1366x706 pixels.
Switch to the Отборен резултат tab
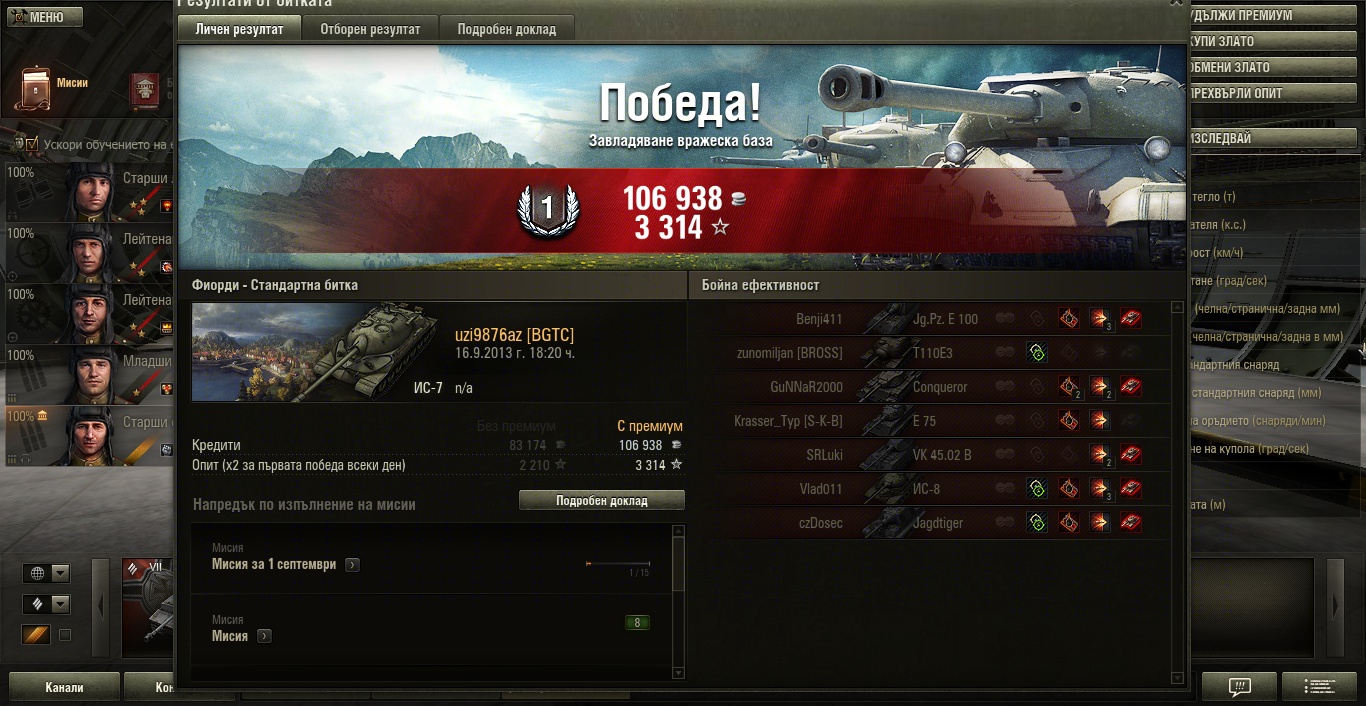tap(370, 29)
